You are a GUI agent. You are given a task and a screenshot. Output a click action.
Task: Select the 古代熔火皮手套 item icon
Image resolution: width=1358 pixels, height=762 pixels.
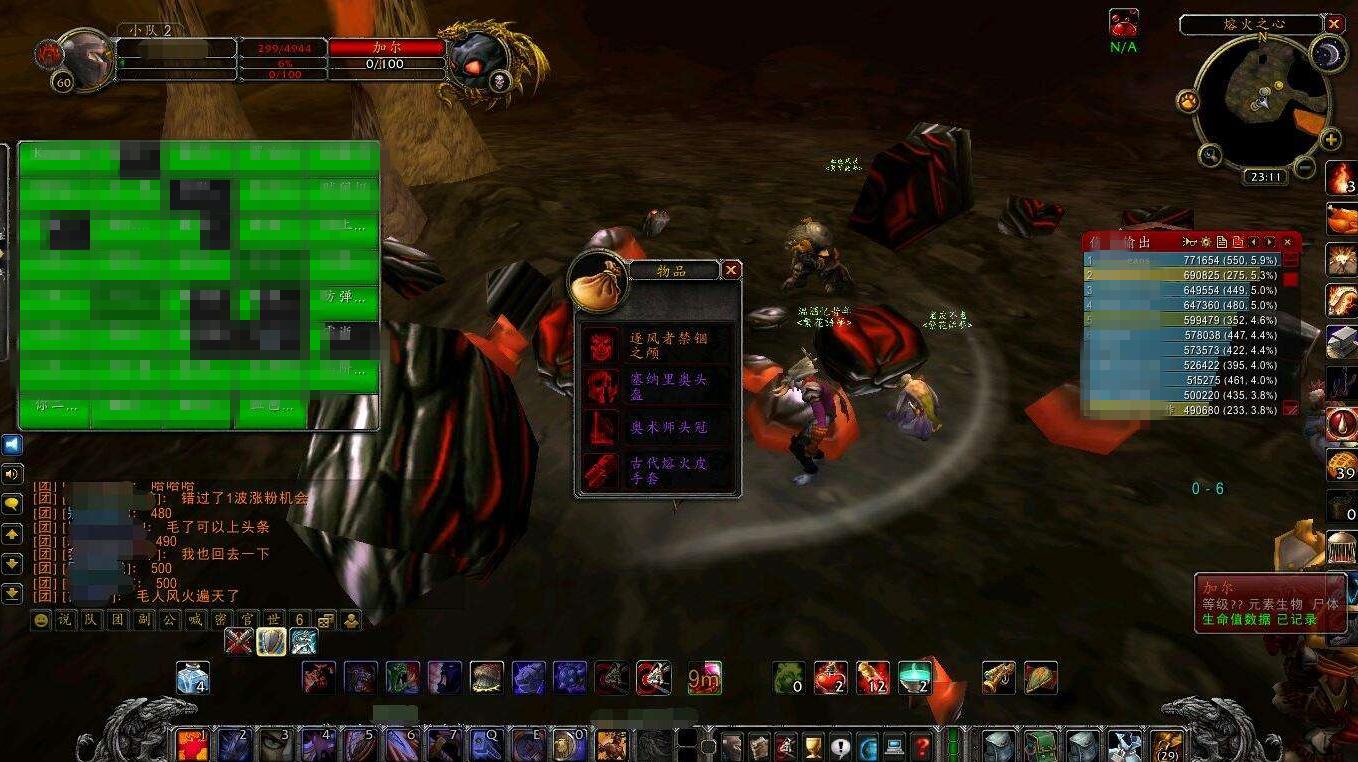point(601,468)
